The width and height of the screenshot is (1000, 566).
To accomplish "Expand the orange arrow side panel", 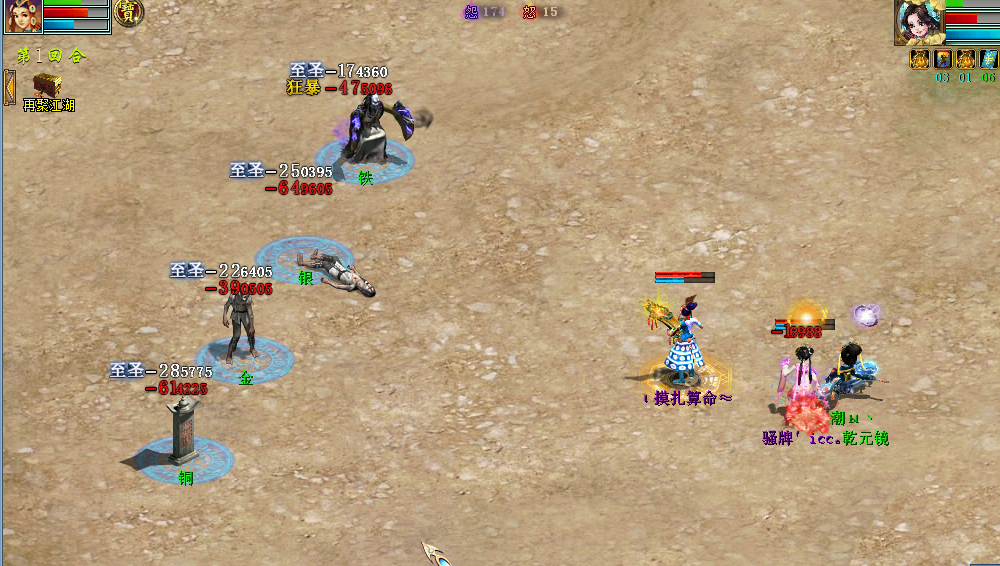I will [9, 87].
